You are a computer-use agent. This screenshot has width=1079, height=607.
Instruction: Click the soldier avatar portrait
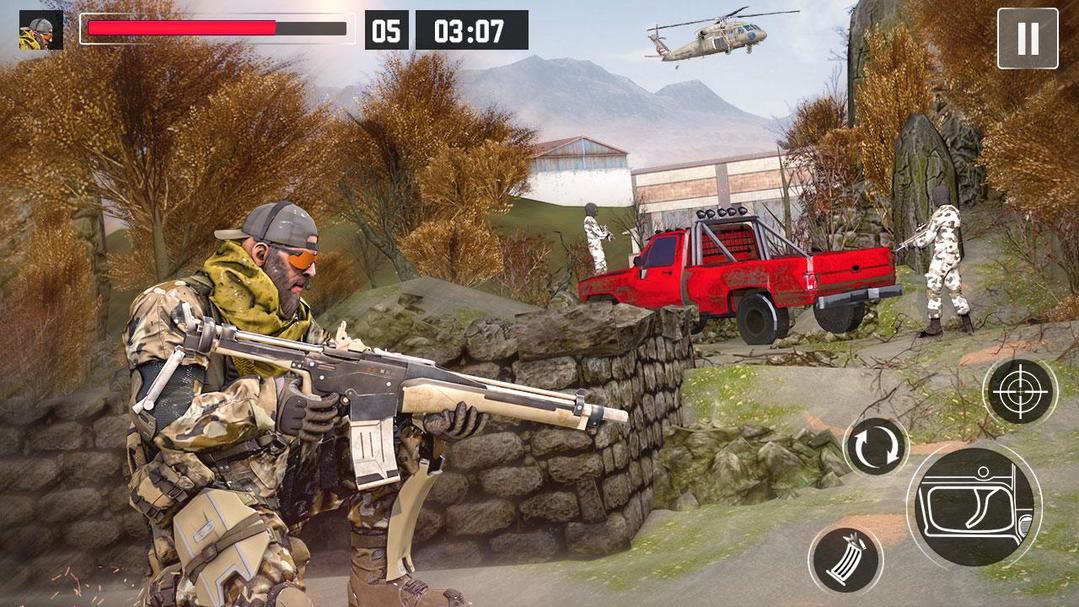[x=41, y=30]
